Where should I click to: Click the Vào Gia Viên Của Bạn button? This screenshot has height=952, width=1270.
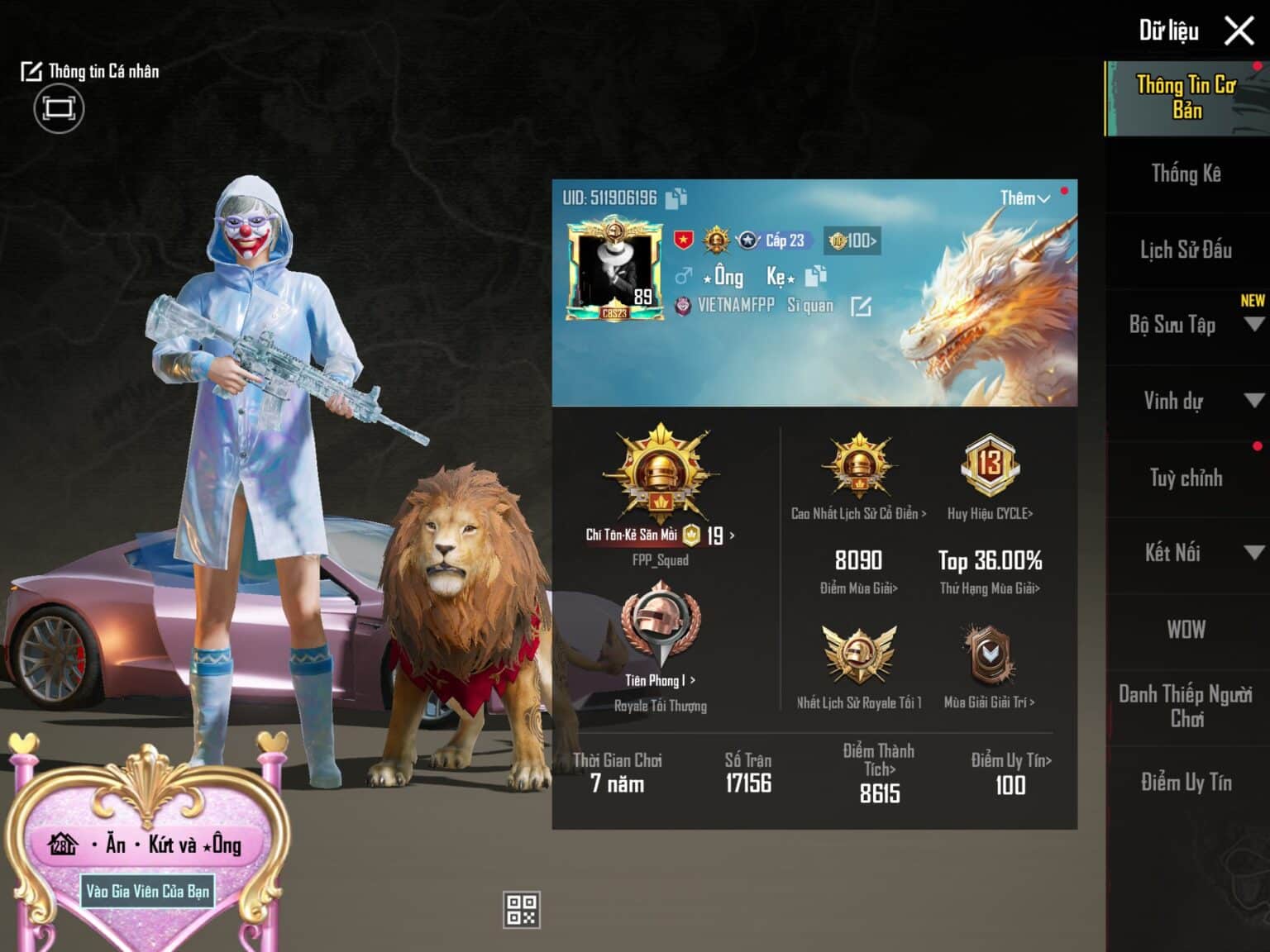147,892
